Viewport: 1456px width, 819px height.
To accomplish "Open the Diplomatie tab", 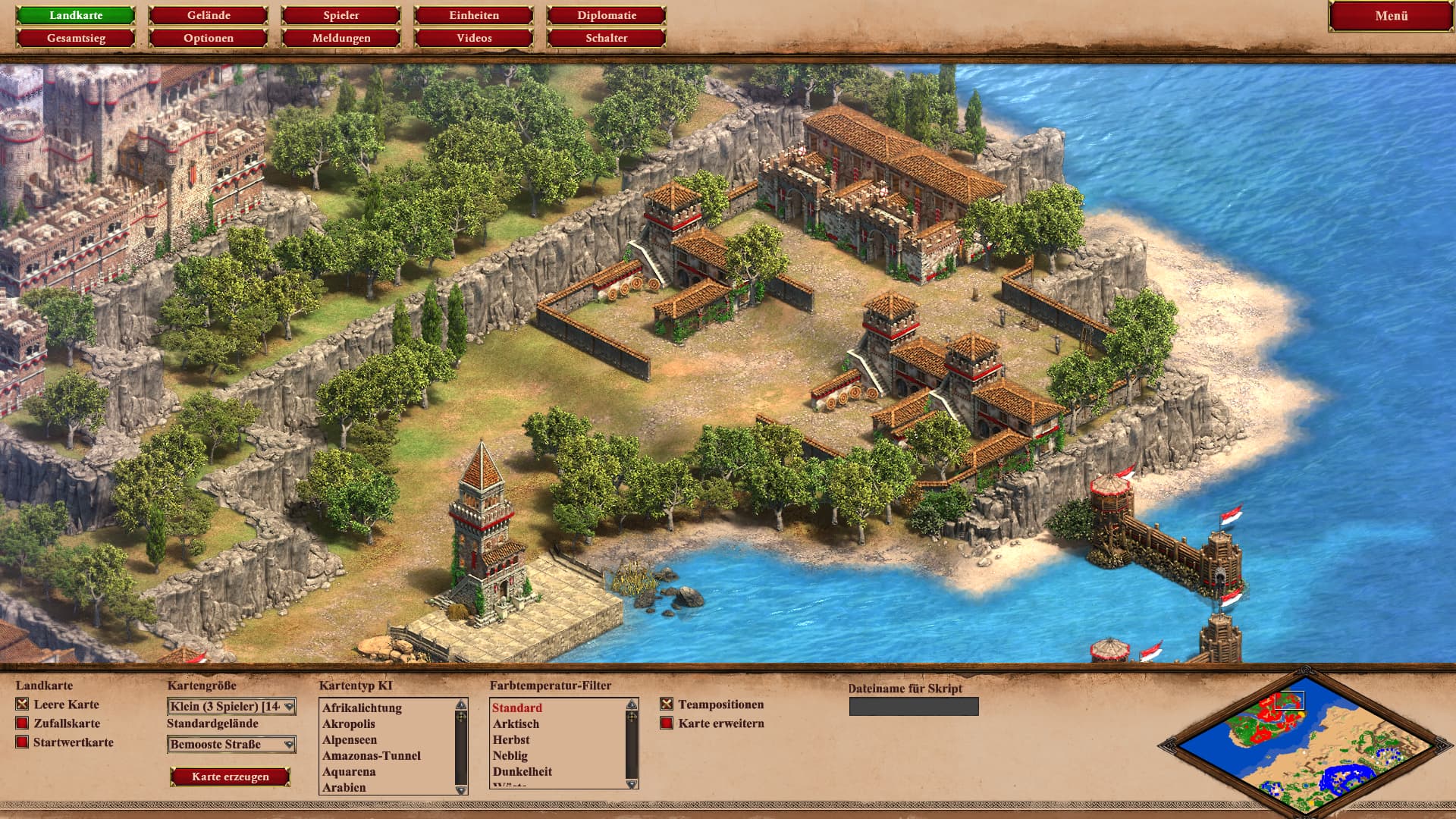I will click(607, 15).
